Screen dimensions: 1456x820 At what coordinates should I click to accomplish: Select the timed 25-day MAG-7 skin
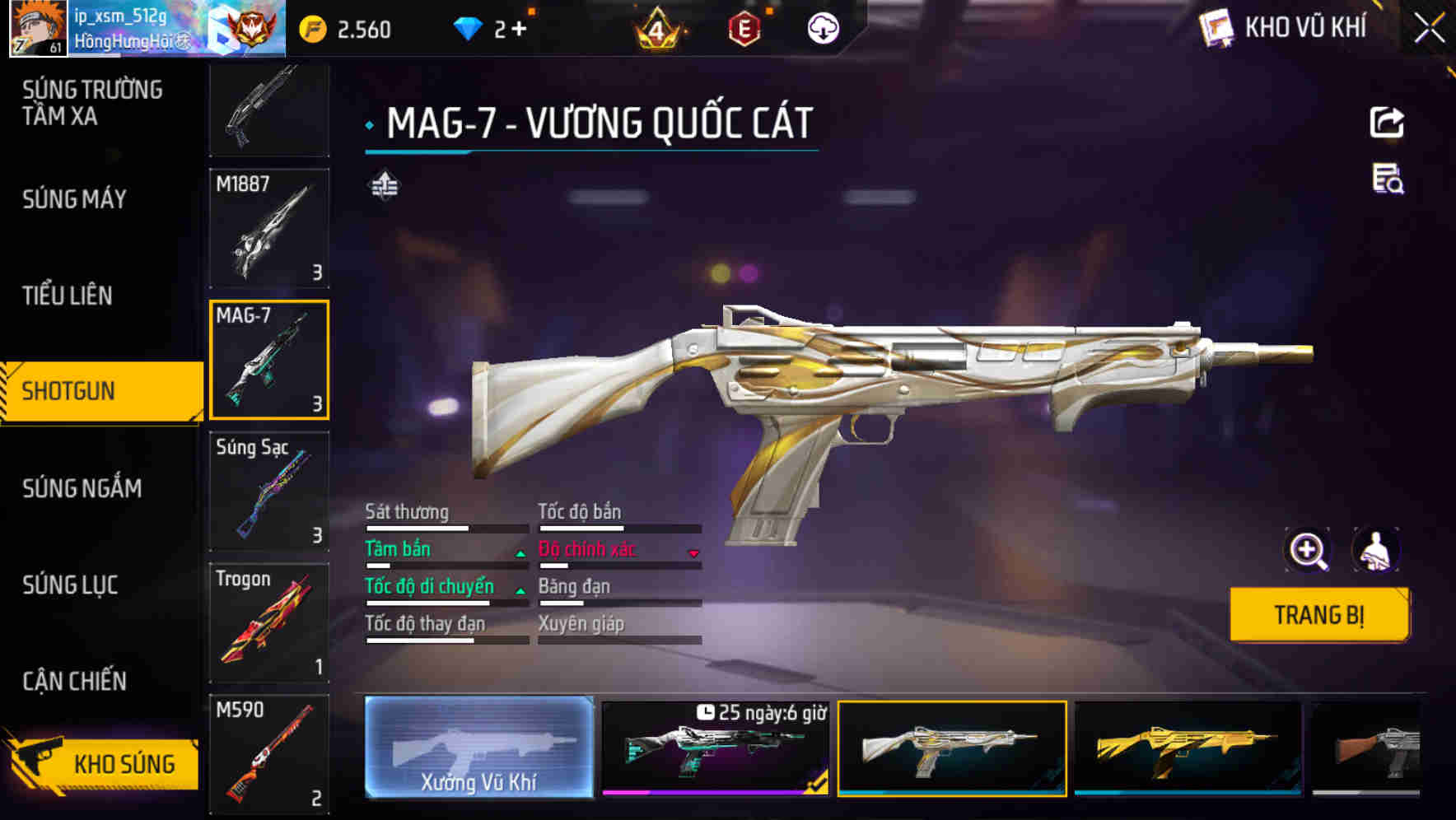tap(715, 748)
